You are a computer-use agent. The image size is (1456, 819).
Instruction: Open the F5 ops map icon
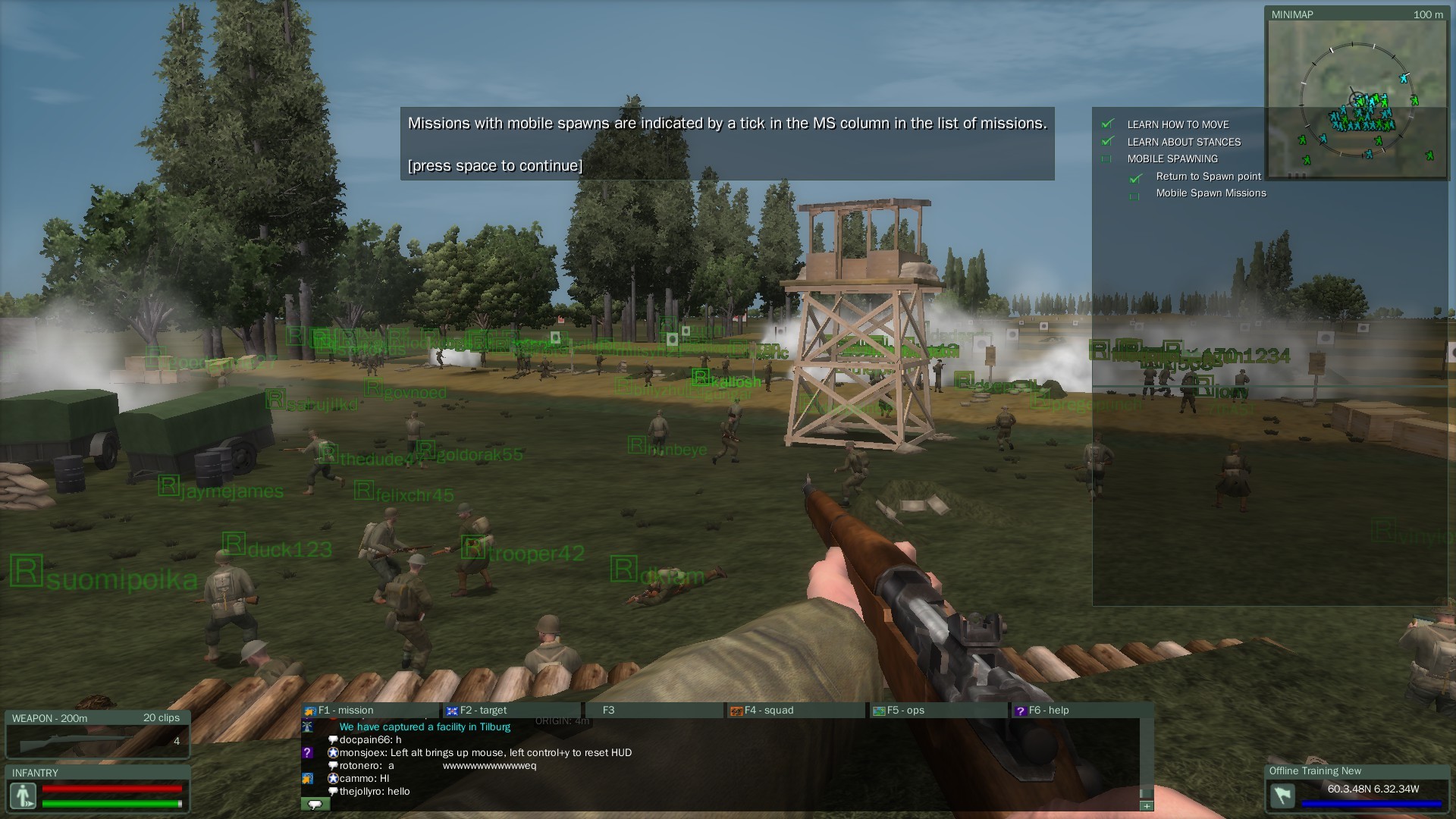877,711
